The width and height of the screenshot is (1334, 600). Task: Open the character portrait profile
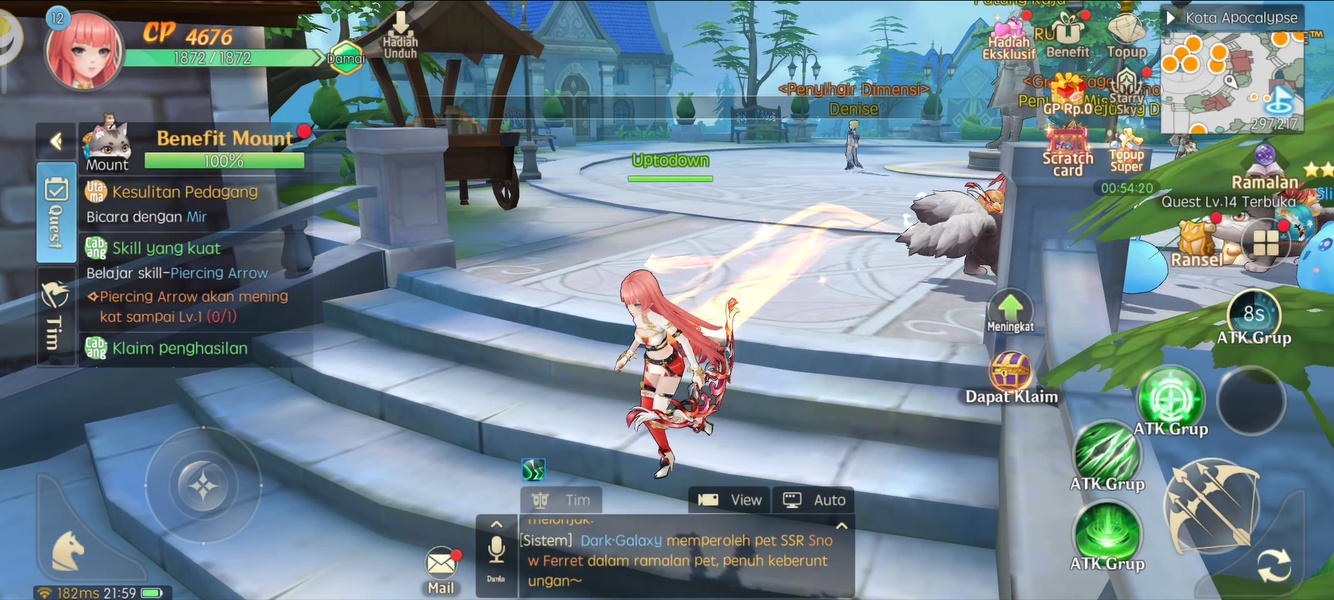point(83,49)
